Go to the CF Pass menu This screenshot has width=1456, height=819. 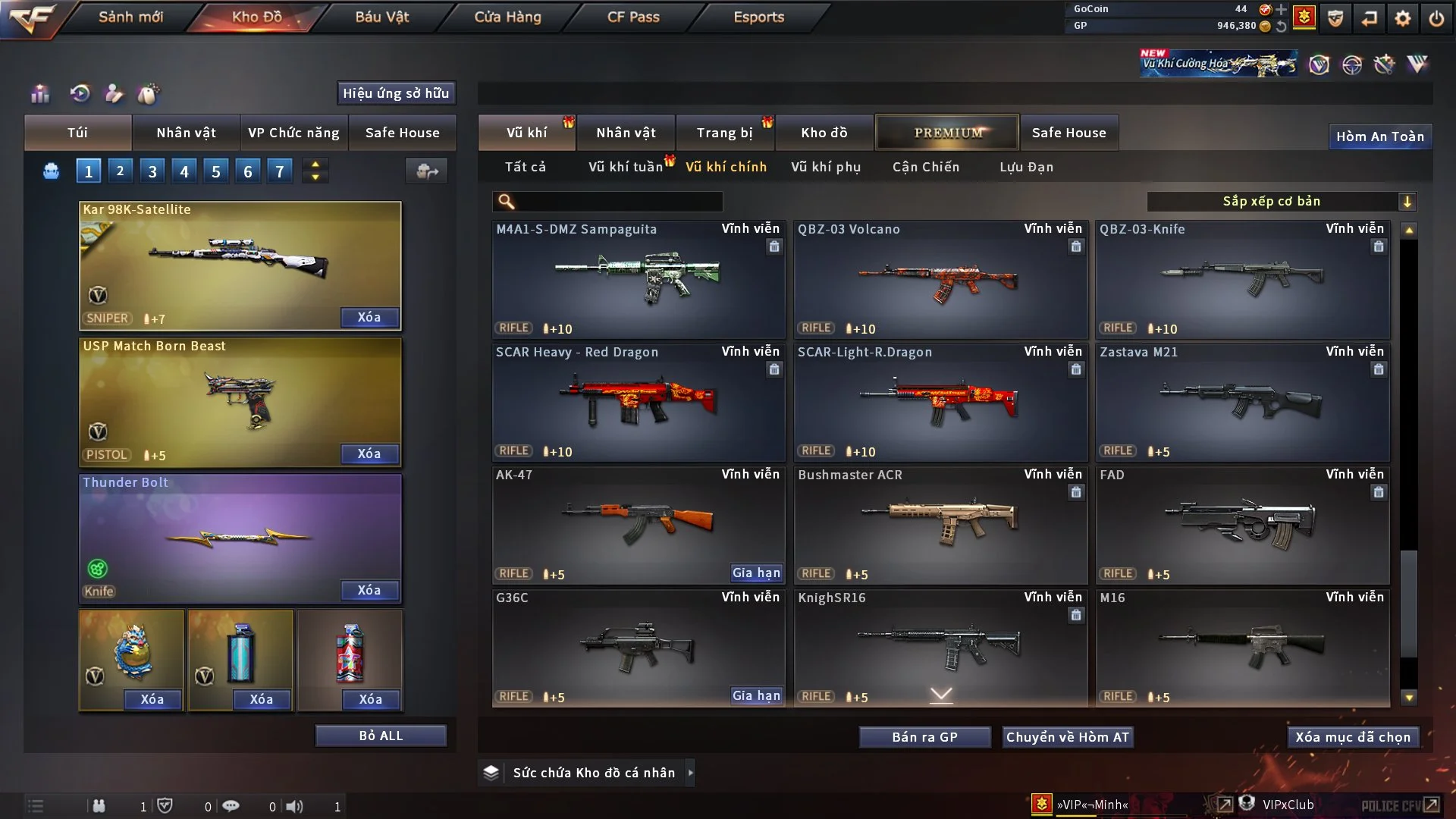(x=633, y=17)
